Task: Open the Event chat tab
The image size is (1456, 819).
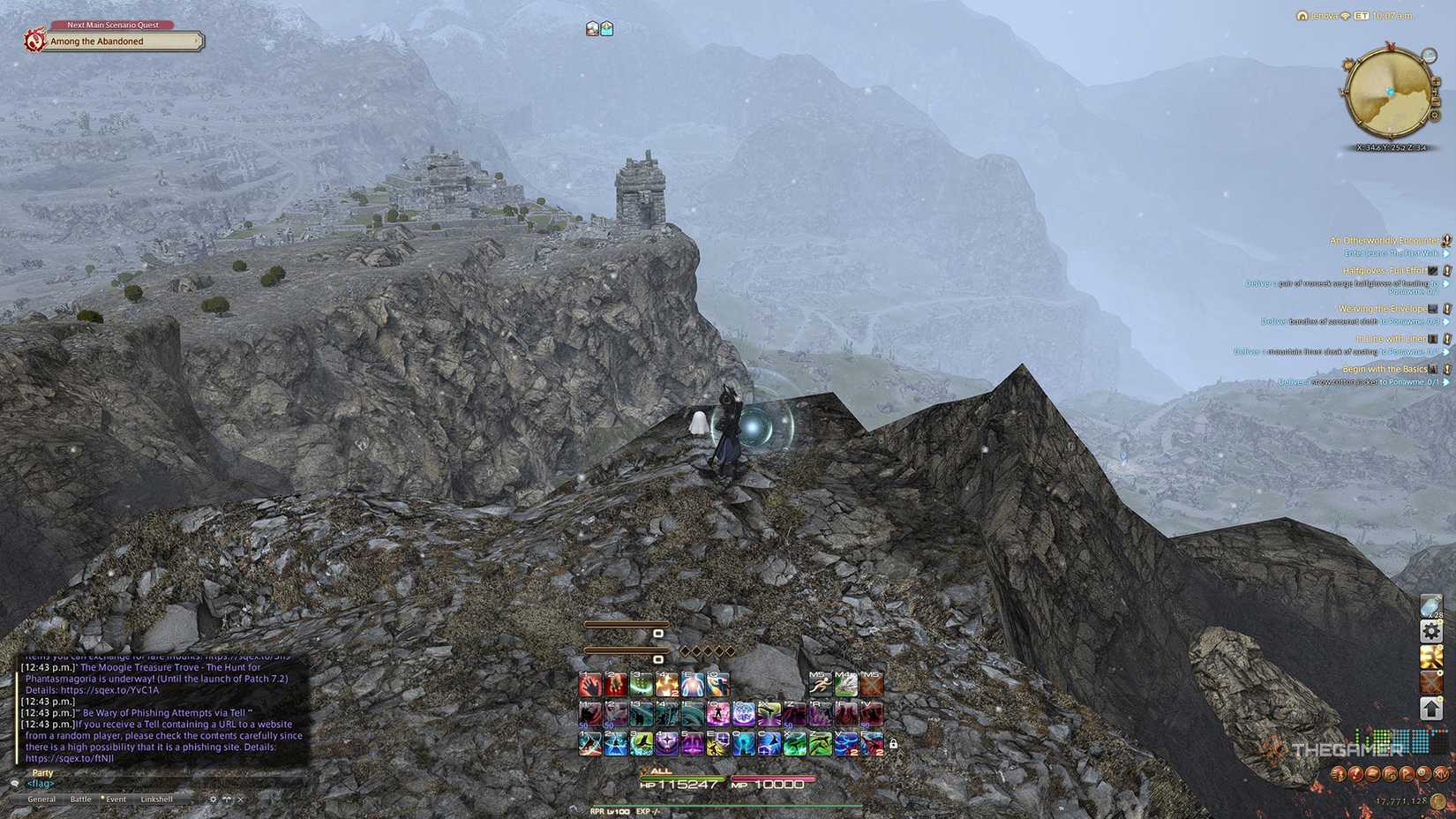Action: coord(115,800)
